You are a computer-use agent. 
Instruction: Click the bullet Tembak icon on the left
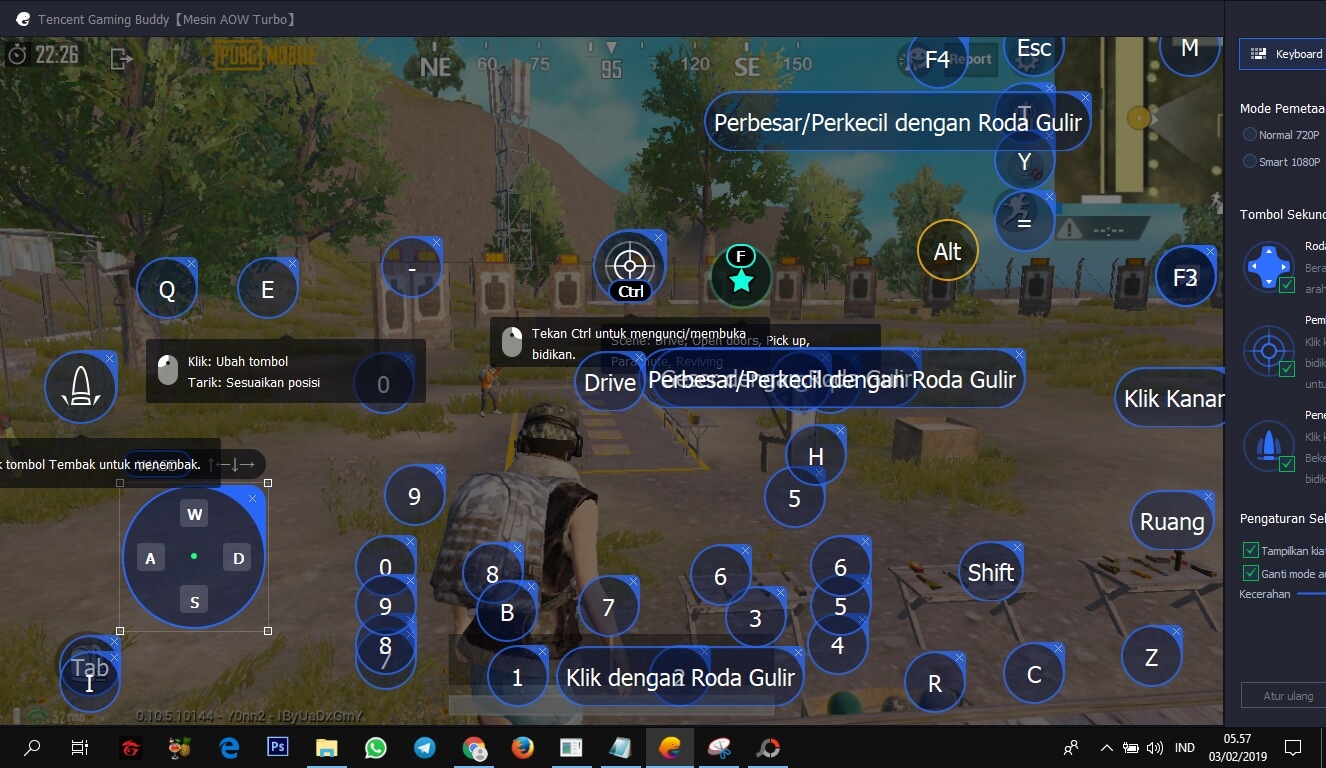click(80, 385)
